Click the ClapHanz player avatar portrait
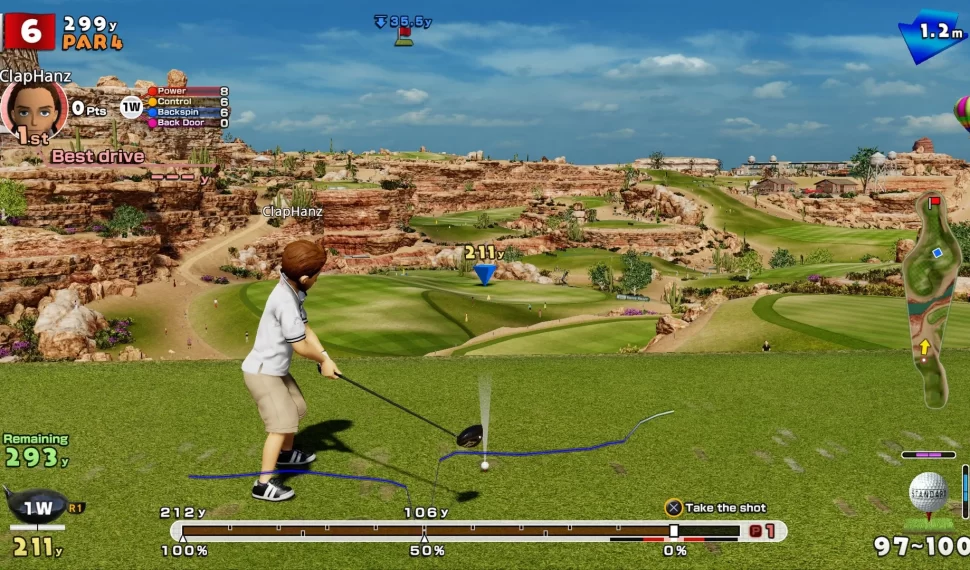This screenshot has width=970, height=570. pos(33,107)
